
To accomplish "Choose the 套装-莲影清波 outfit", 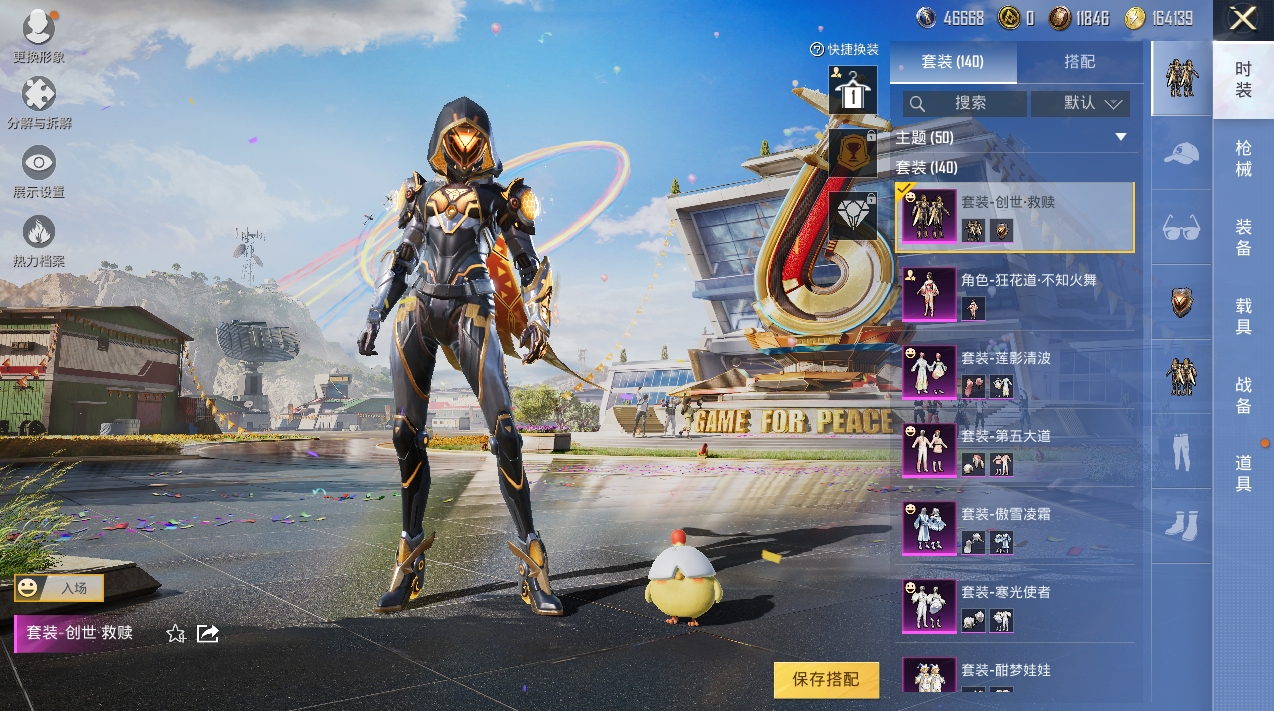I will [x=1015, y=372].
